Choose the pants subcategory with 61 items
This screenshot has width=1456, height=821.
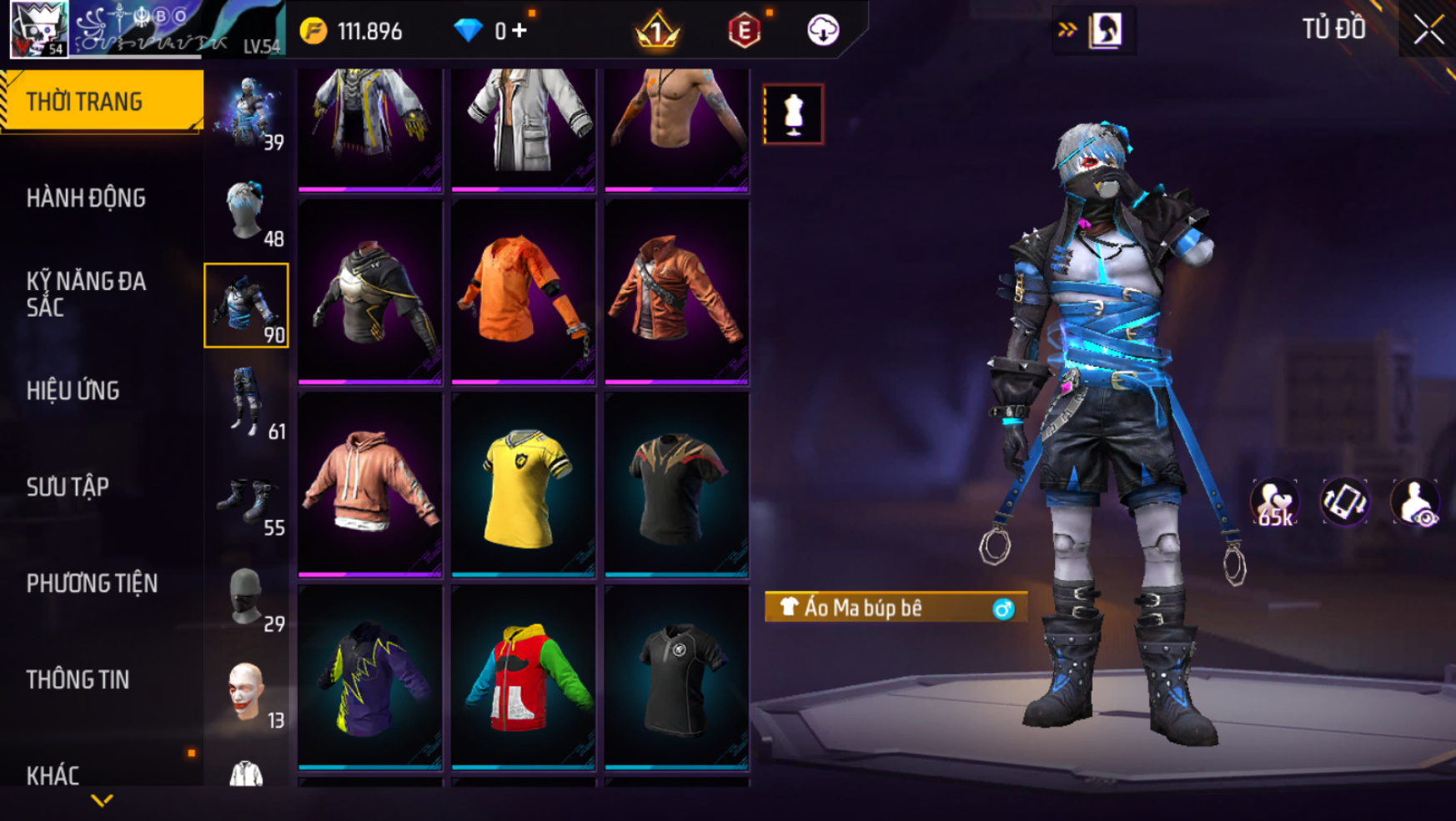click(247, 403)
